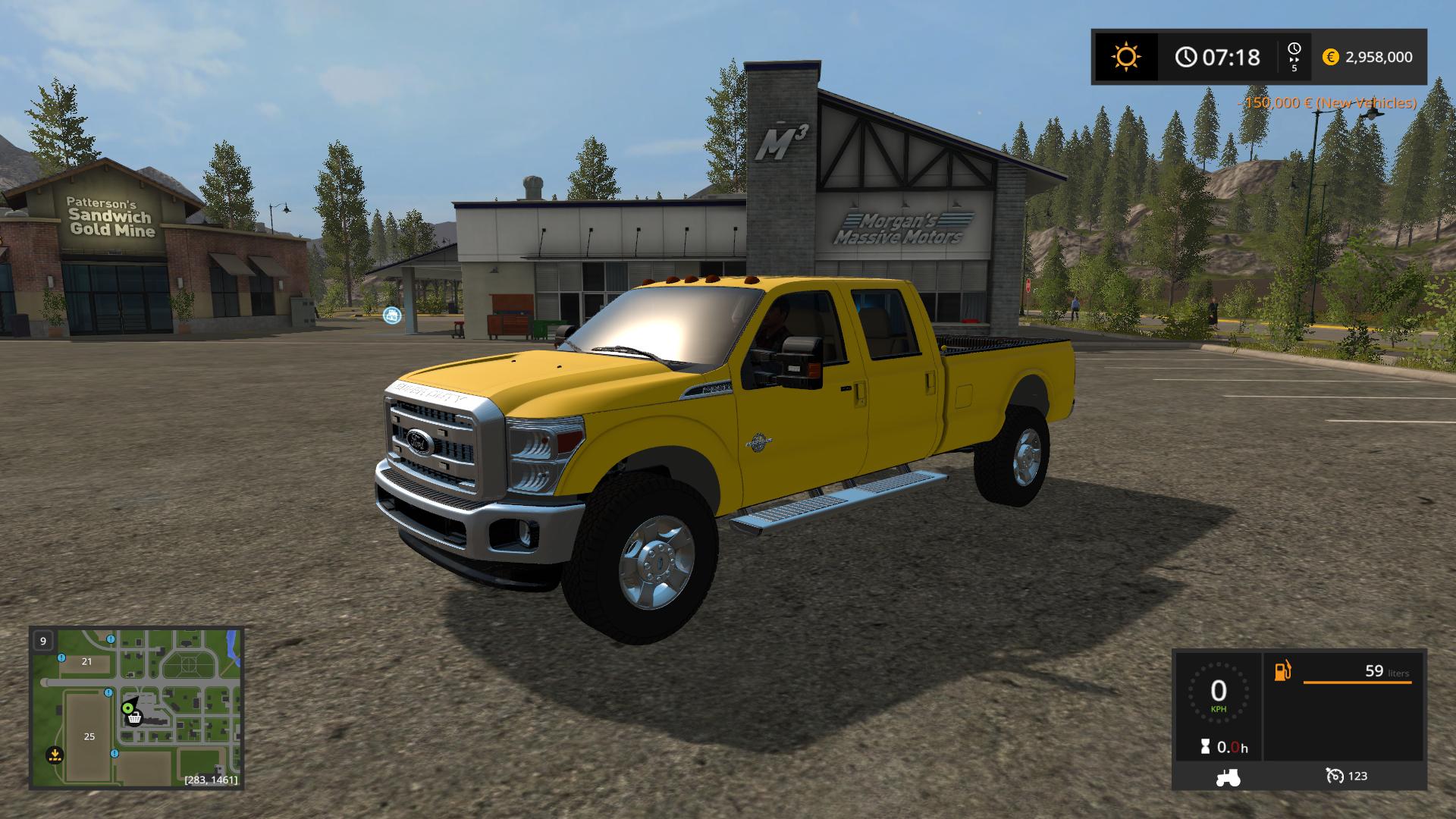This screenshot has height=819, width=1456.
Task: Click the number 9 badge on minimap
Action: tap(43, 641)
